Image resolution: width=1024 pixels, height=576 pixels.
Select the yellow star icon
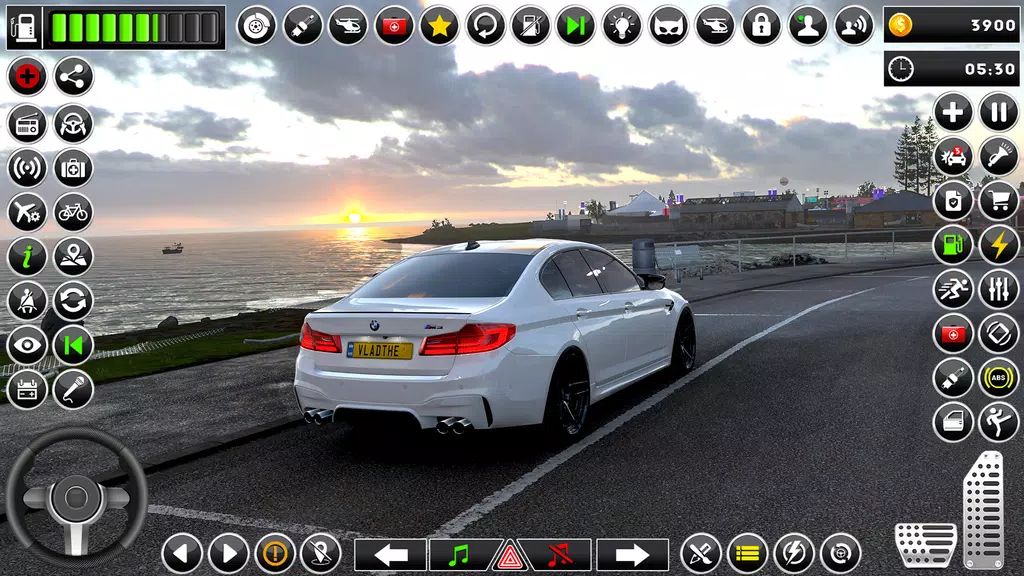point(439,25)
